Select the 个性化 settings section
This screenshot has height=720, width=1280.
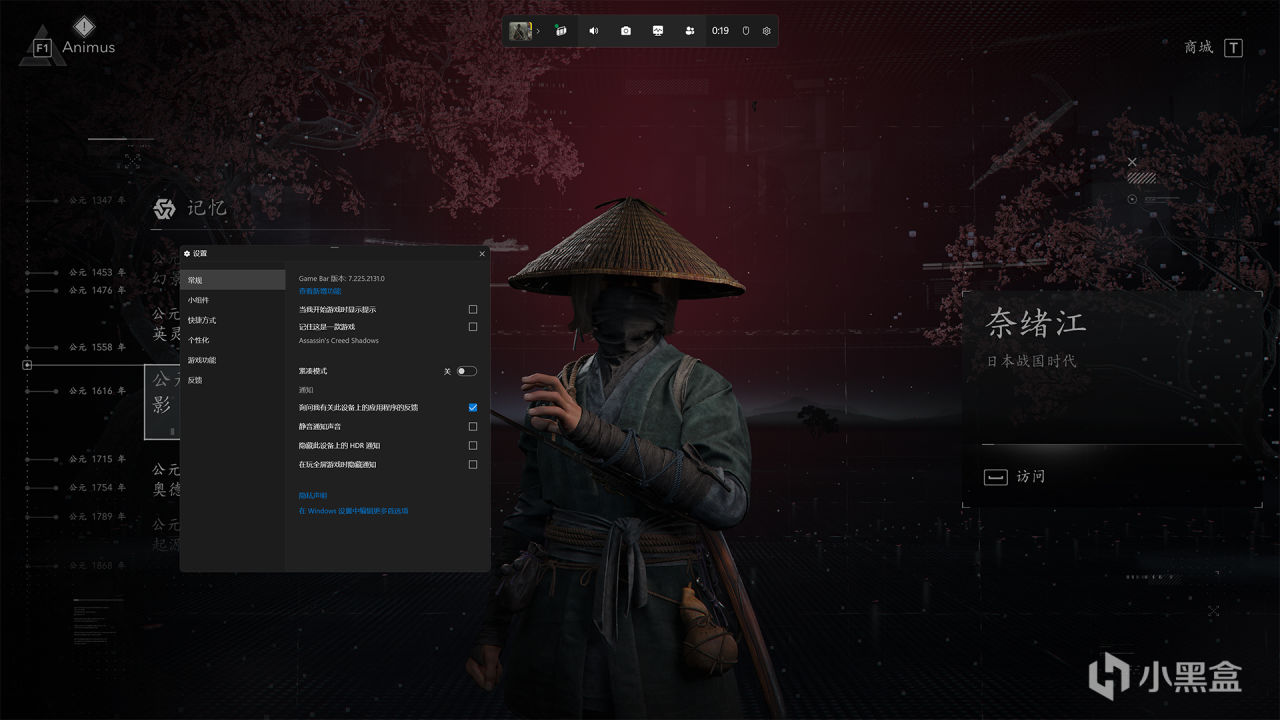coord(200,340)
